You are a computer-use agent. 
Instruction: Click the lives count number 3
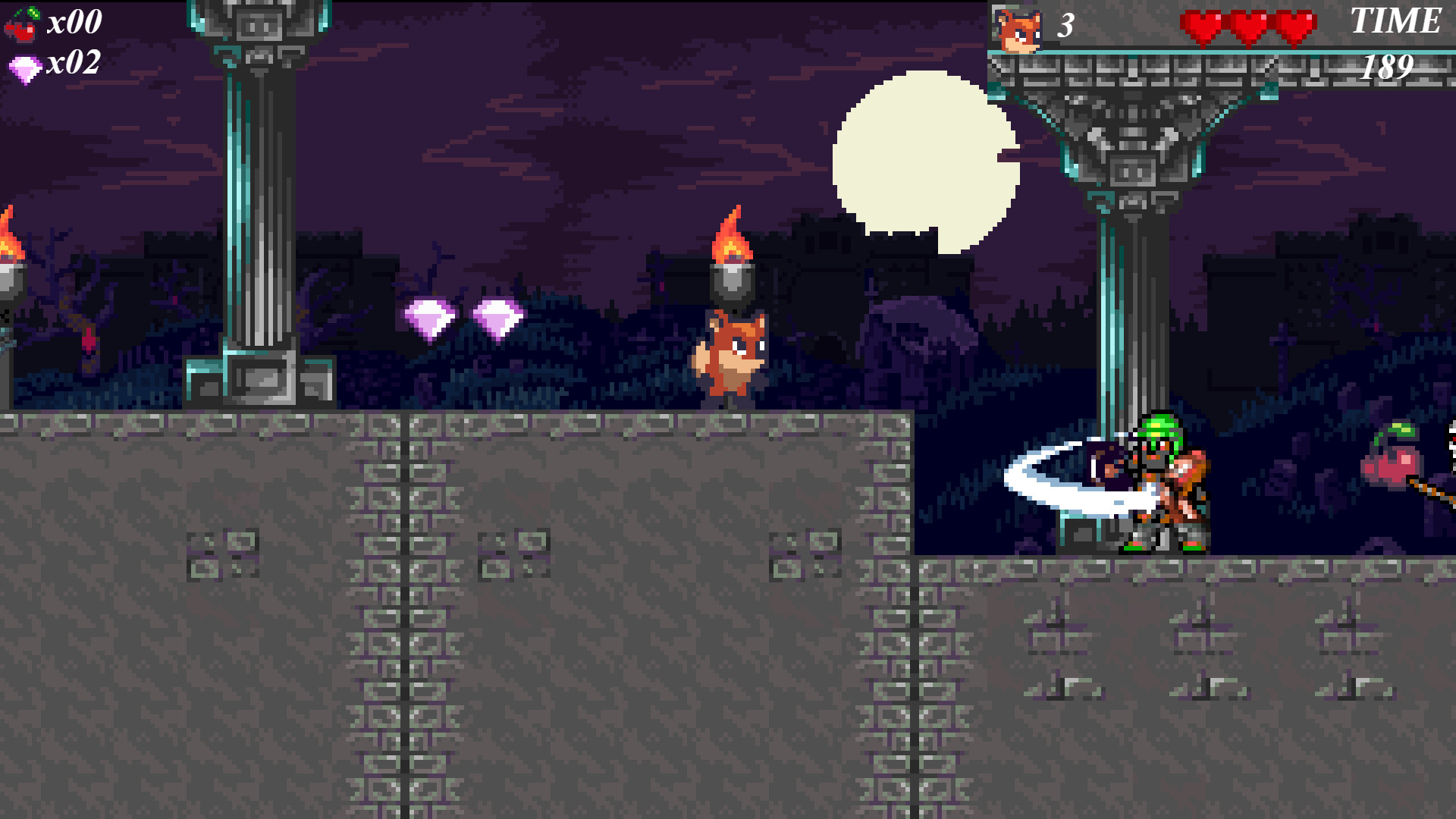1065,25
